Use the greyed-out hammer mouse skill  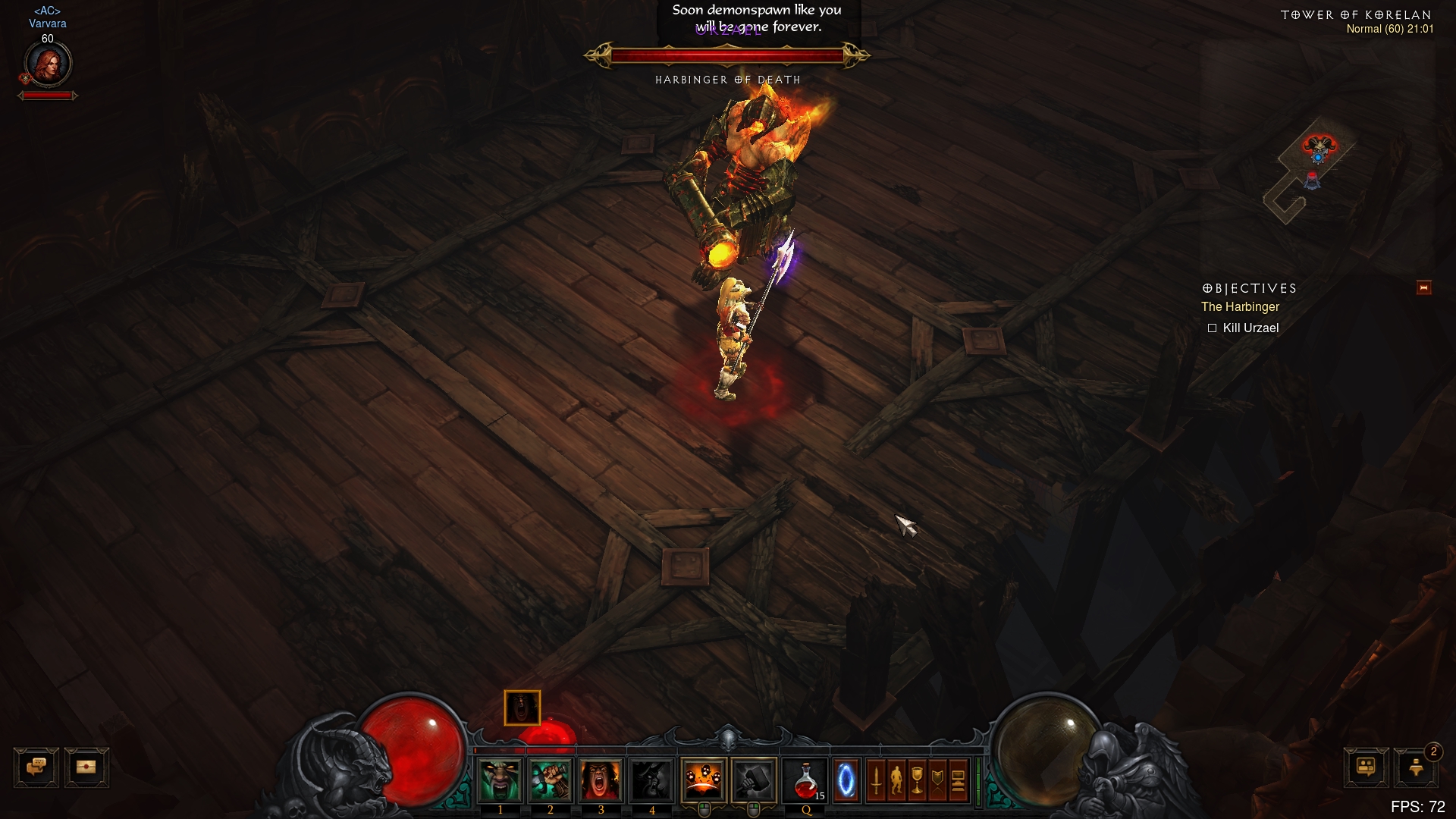click(x=754, y=780)
